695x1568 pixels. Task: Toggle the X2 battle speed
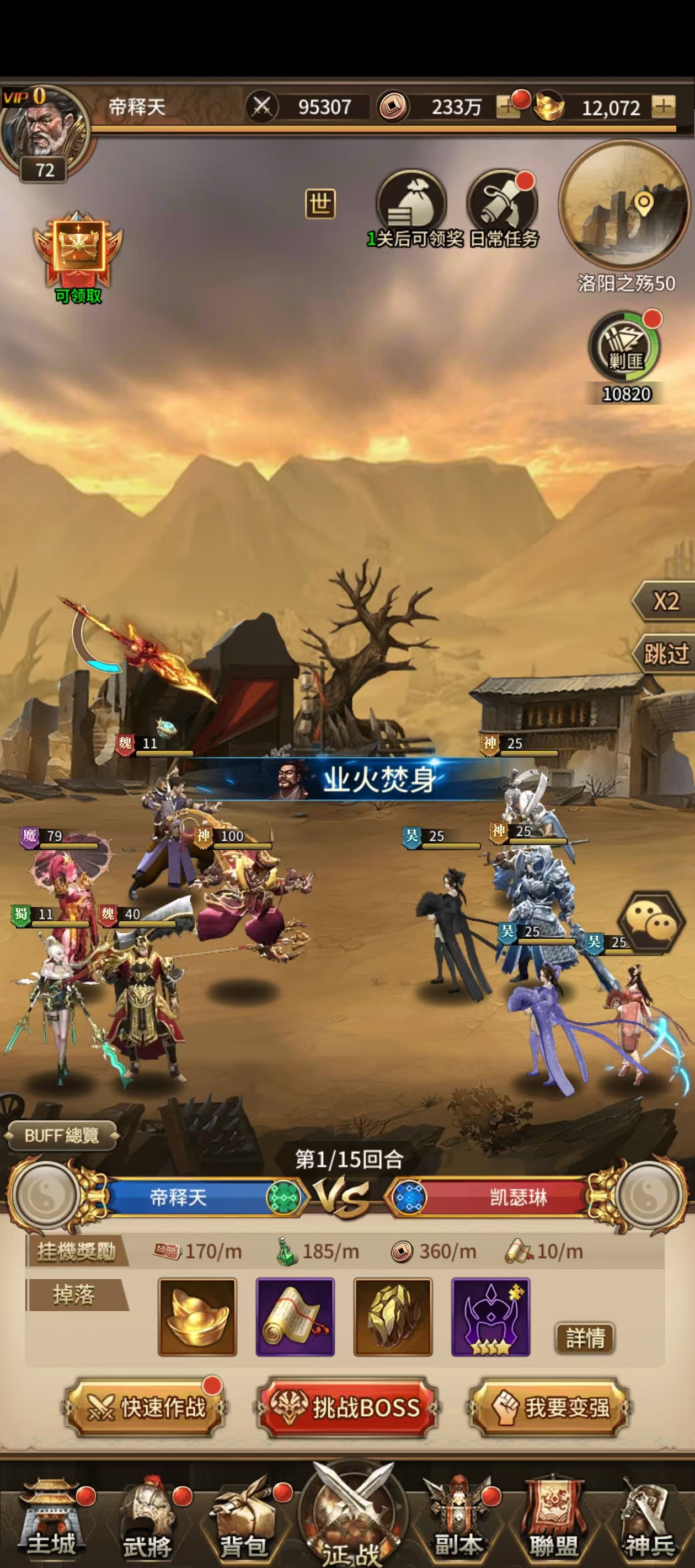(x=666, y=602)
